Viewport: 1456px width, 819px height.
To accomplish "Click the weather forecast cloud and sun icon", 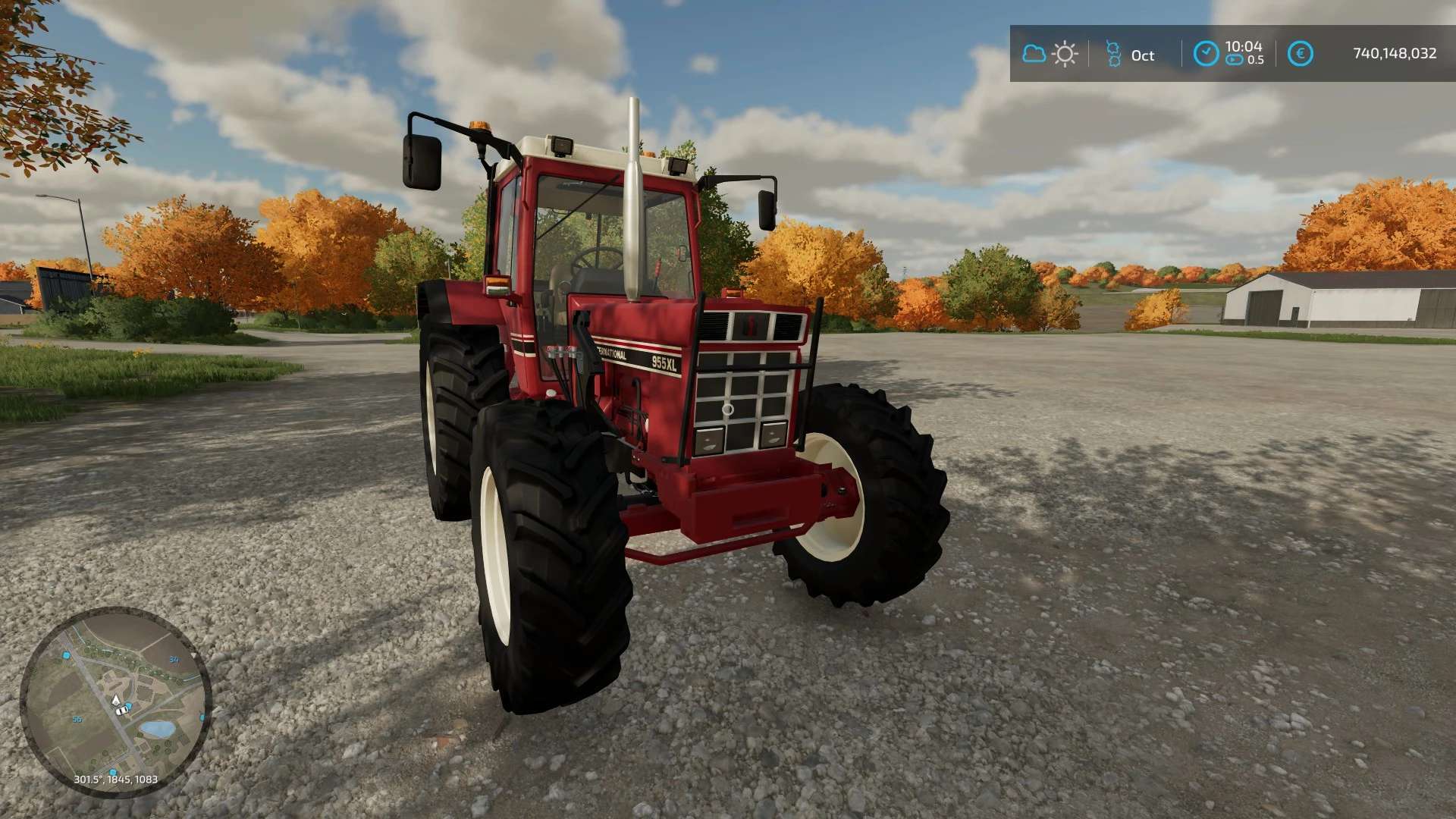I will click(x=1050, y=54).
